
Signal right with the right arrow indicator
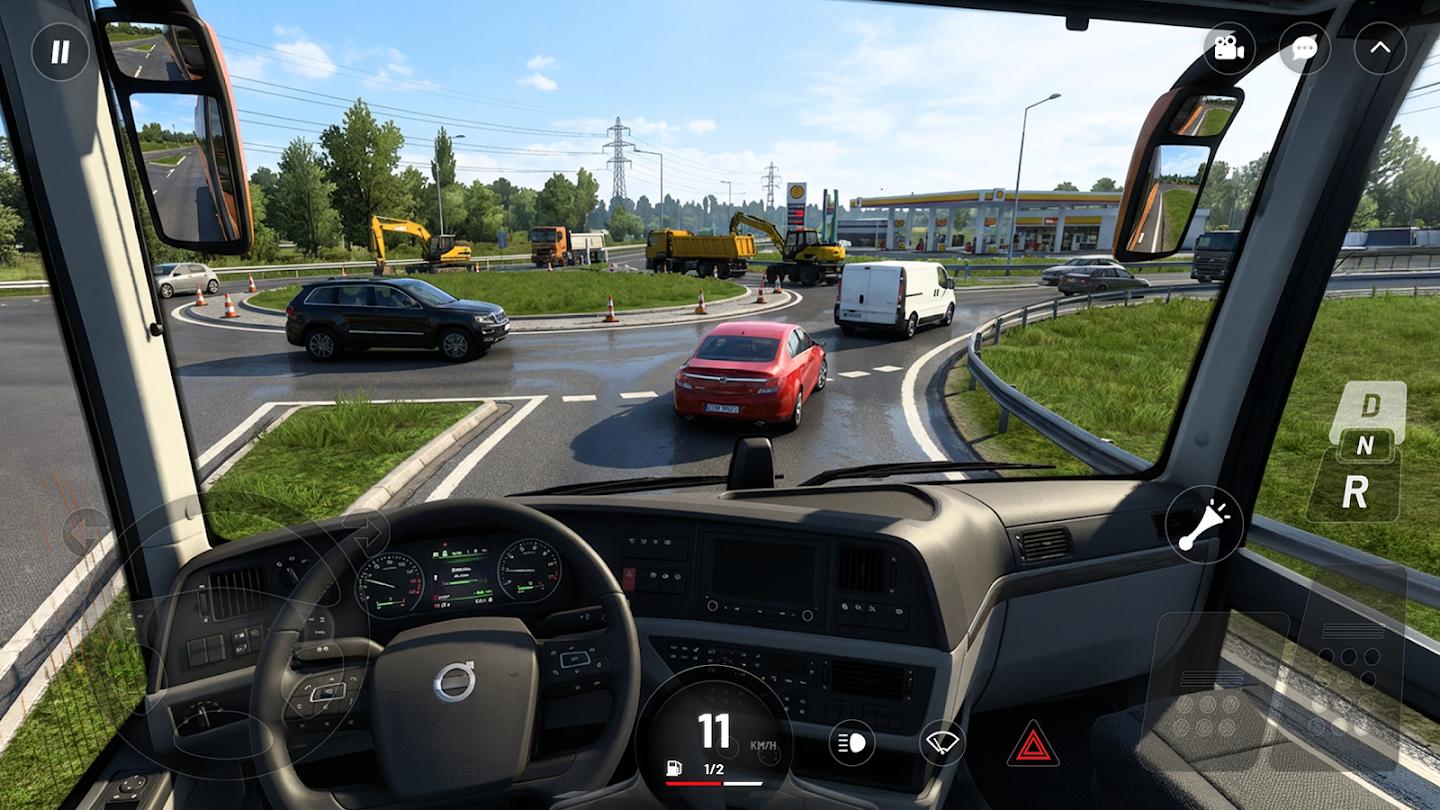tap(364, 531)
